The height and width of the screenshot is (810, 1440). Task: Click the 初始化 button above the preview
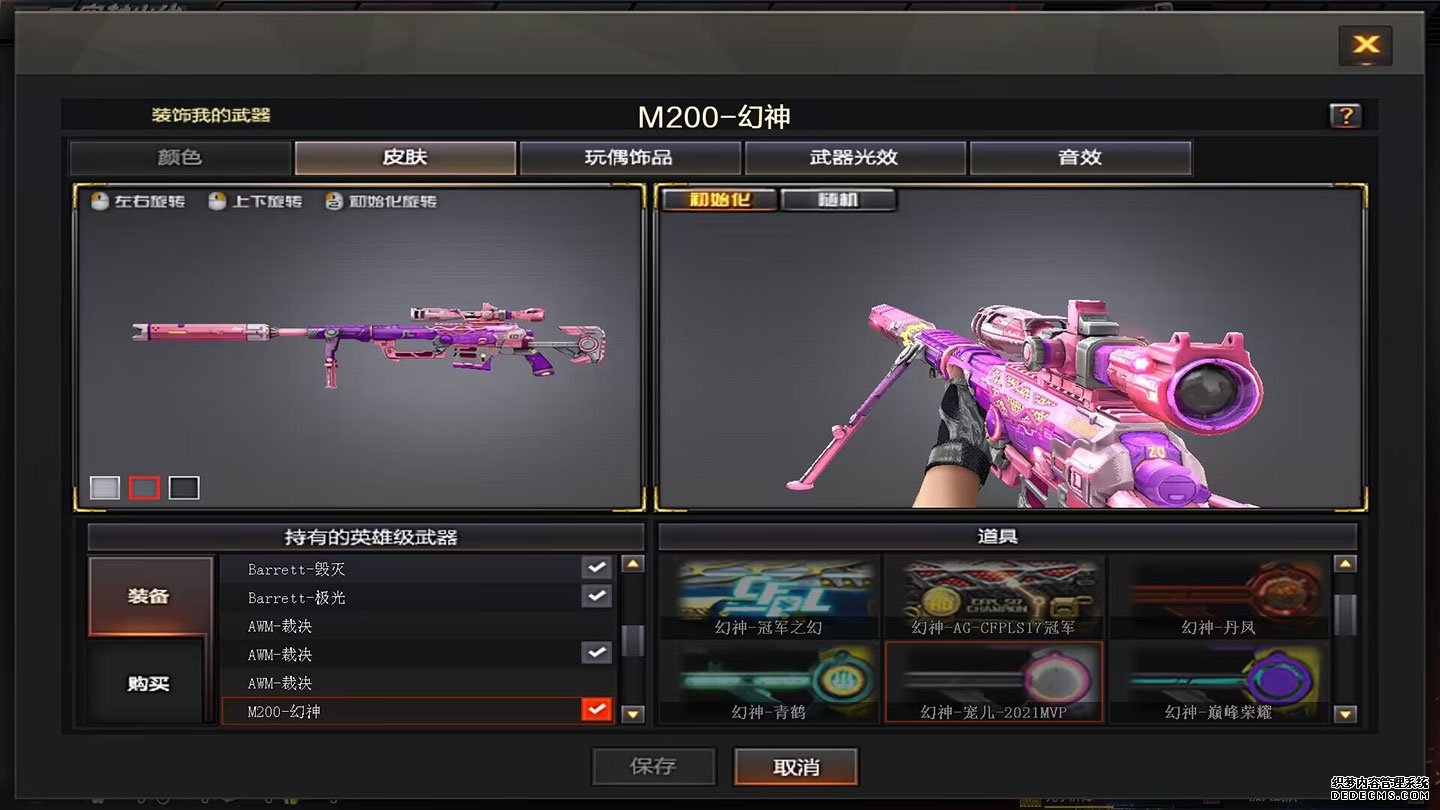718,199
